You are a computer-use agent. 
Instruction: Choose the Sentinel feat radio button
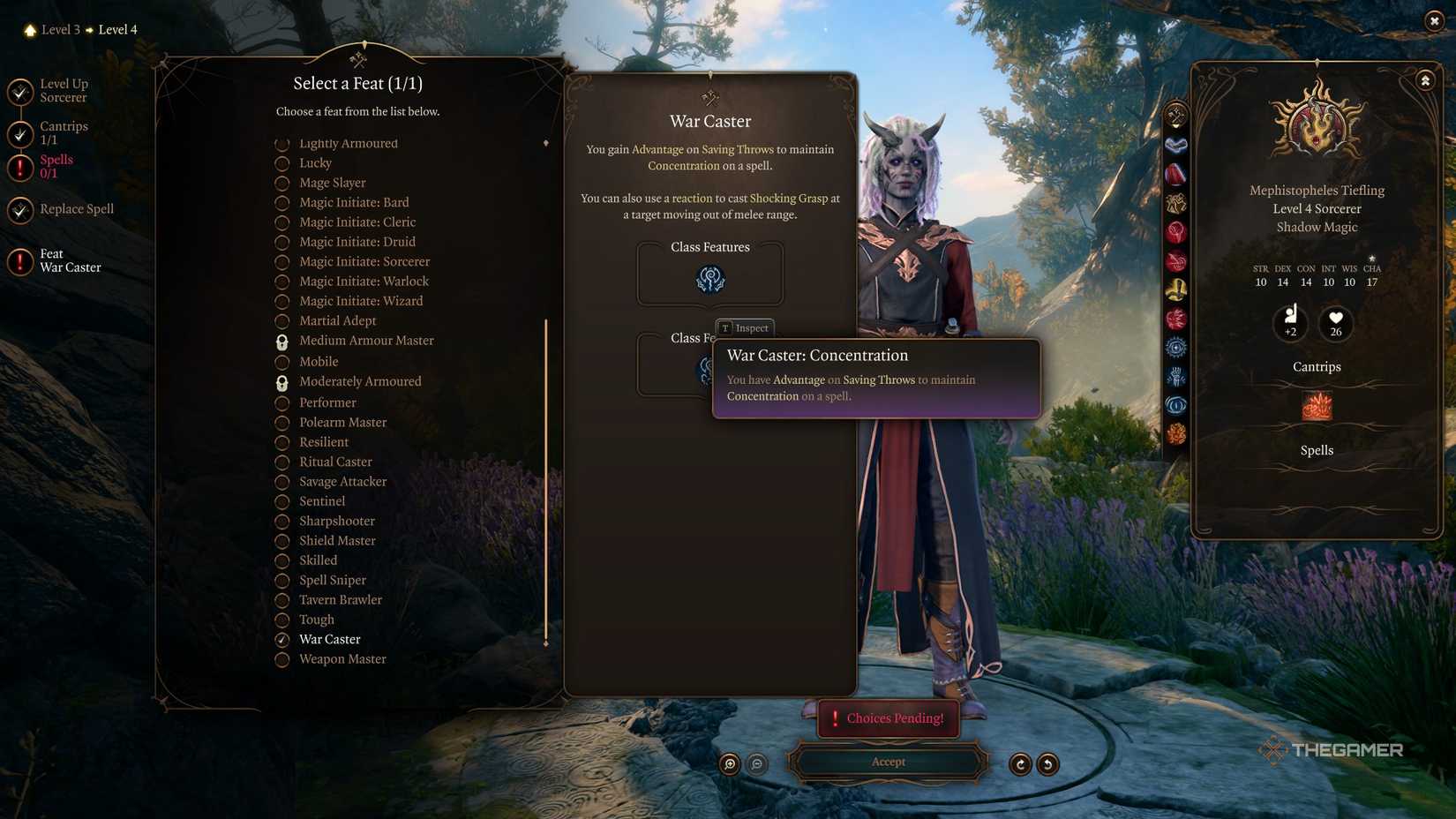coord(282,501)
